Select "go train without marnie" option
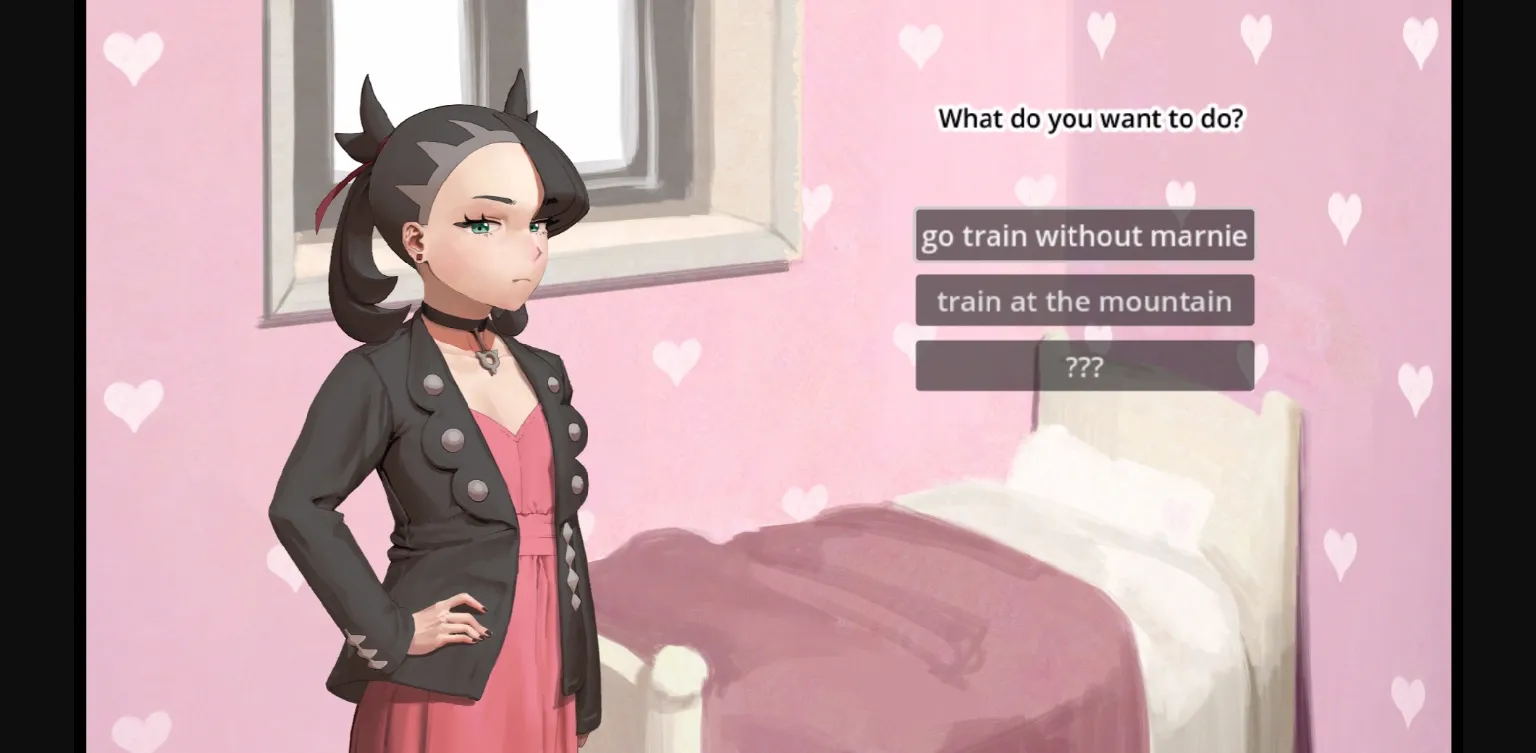Screen dimensions: 1536x753 click(x=1084, y=236)
